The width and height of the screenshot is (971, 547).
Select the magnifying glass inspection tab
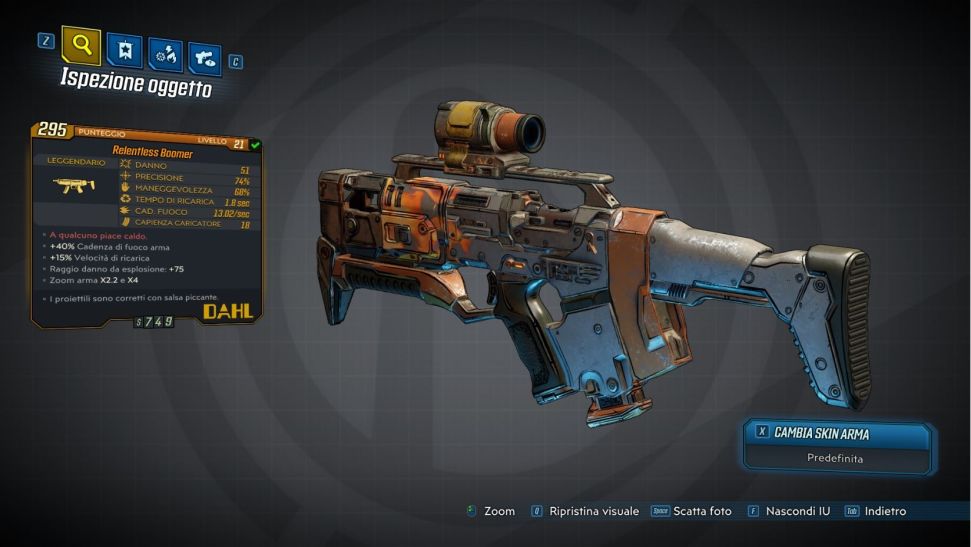pyautogui.click(x=81, y=45)
